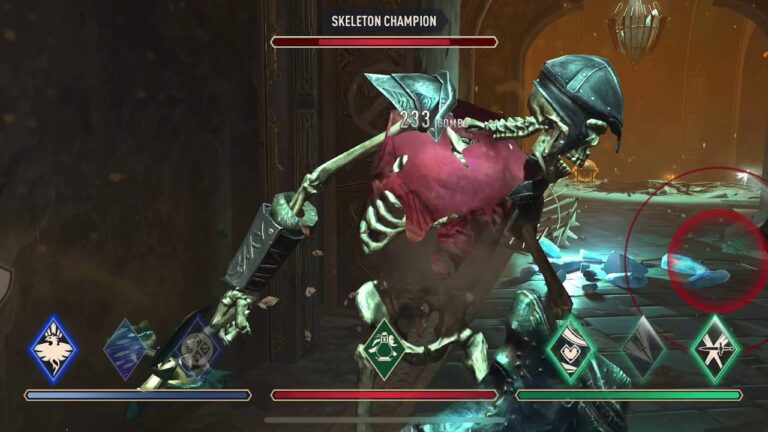The image size is (768, 432).
Task: Trigger the green heart shield ability
Action: pos(570,349)
